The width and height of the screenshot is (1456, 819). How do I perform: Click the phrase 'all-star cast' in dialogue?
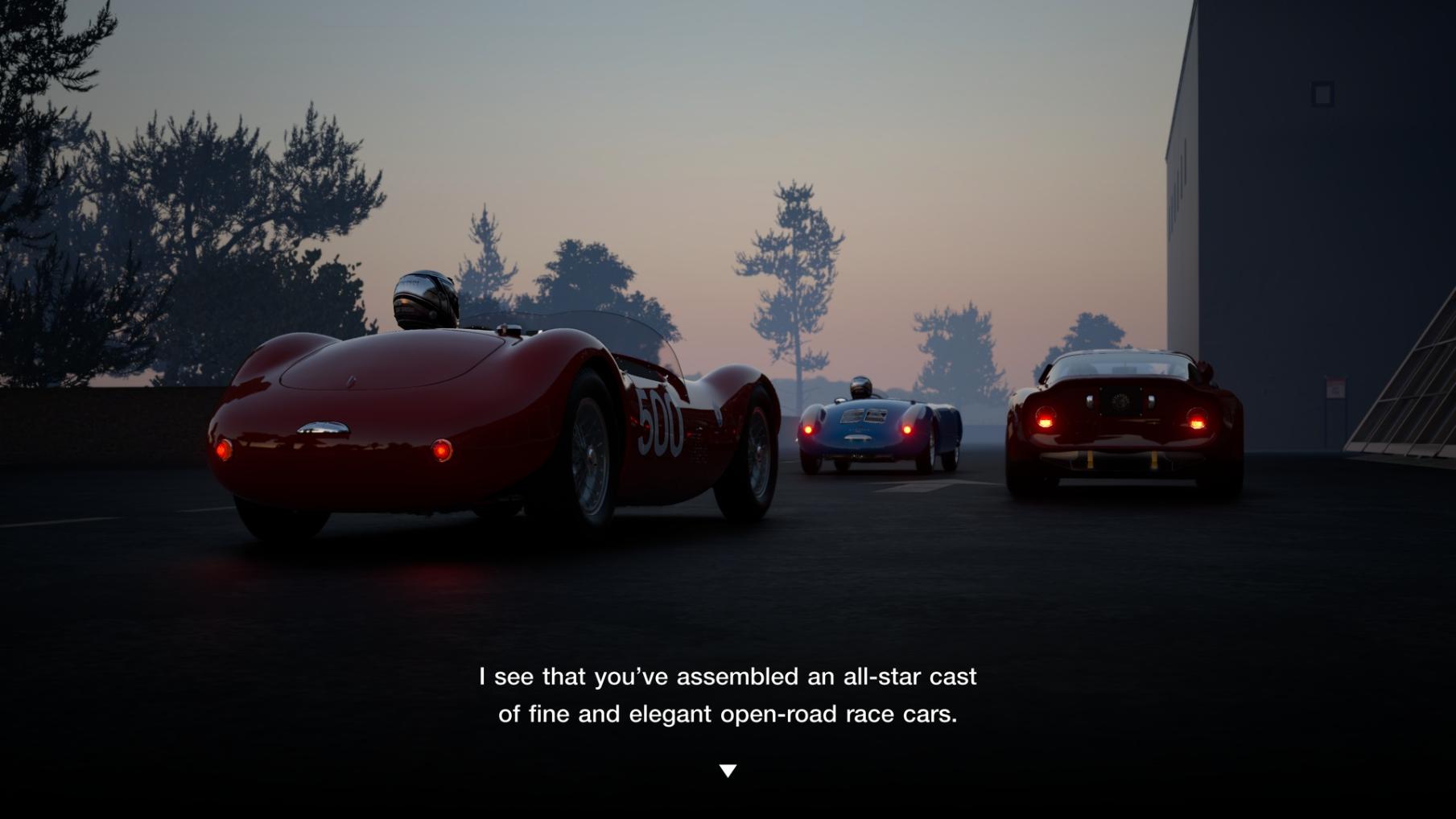911,677
